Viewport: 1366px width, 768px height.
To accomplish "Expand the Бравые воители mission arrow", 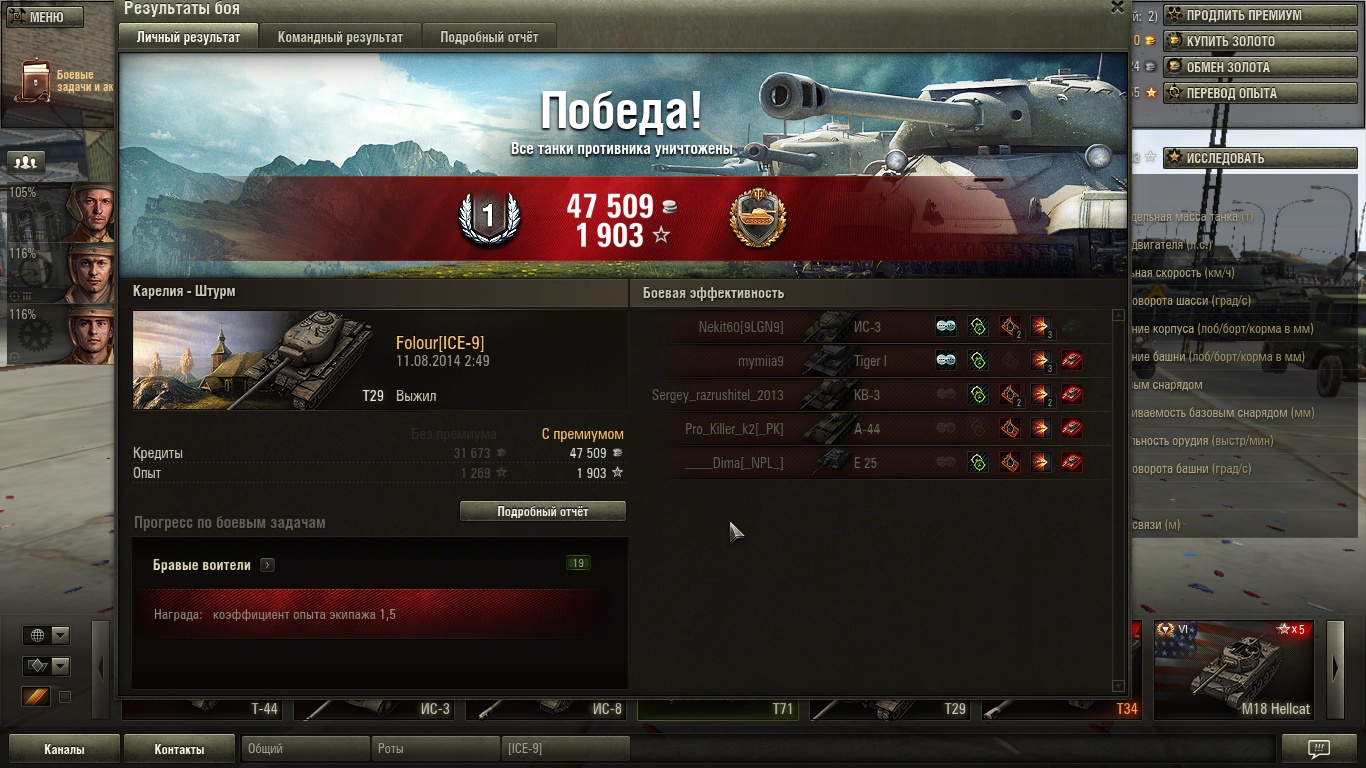I will [x=267, y=565].
